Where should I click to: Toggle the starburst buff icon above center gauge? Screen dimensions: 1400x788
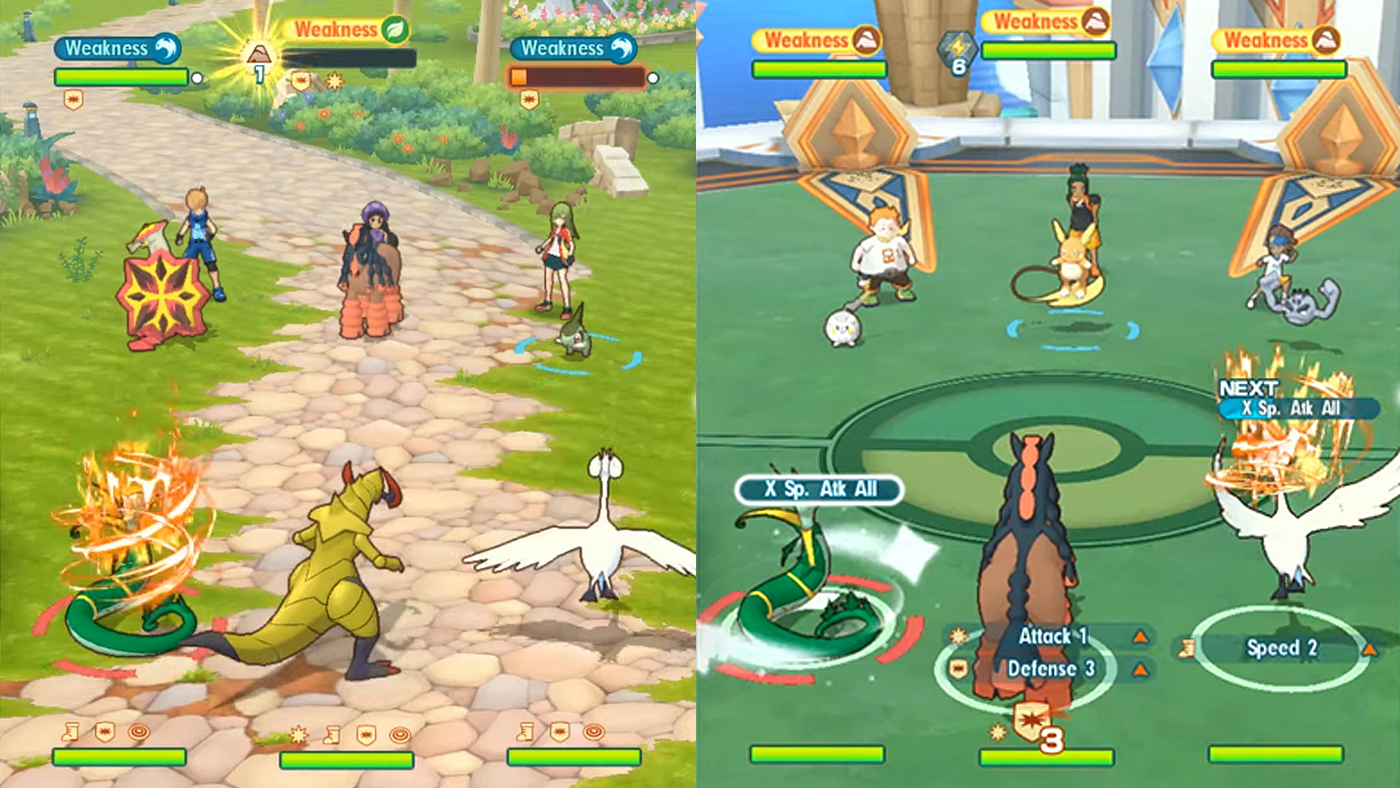click(x=297, y=733)
